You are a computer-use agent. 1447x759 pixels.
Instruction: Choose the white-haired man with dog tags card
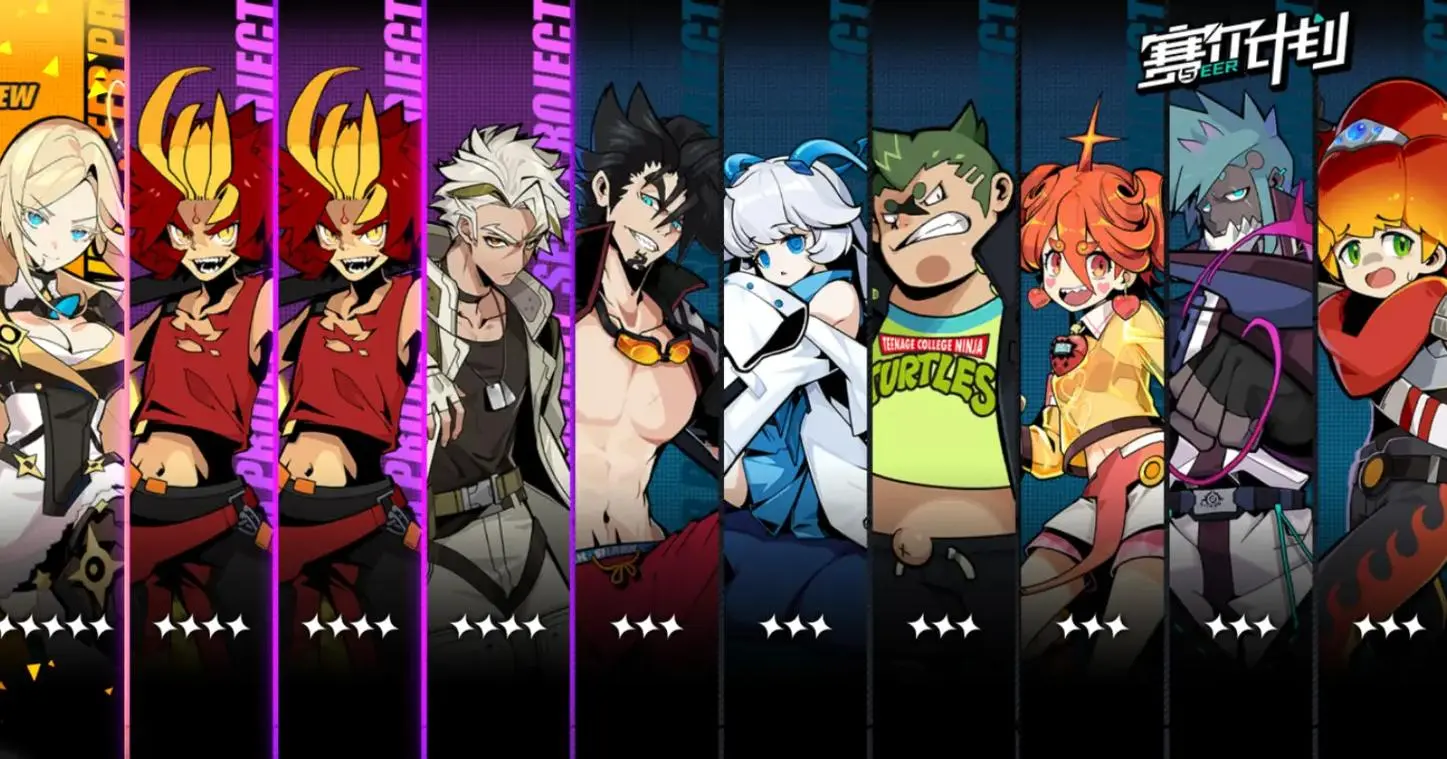click(x=498, y=380)
